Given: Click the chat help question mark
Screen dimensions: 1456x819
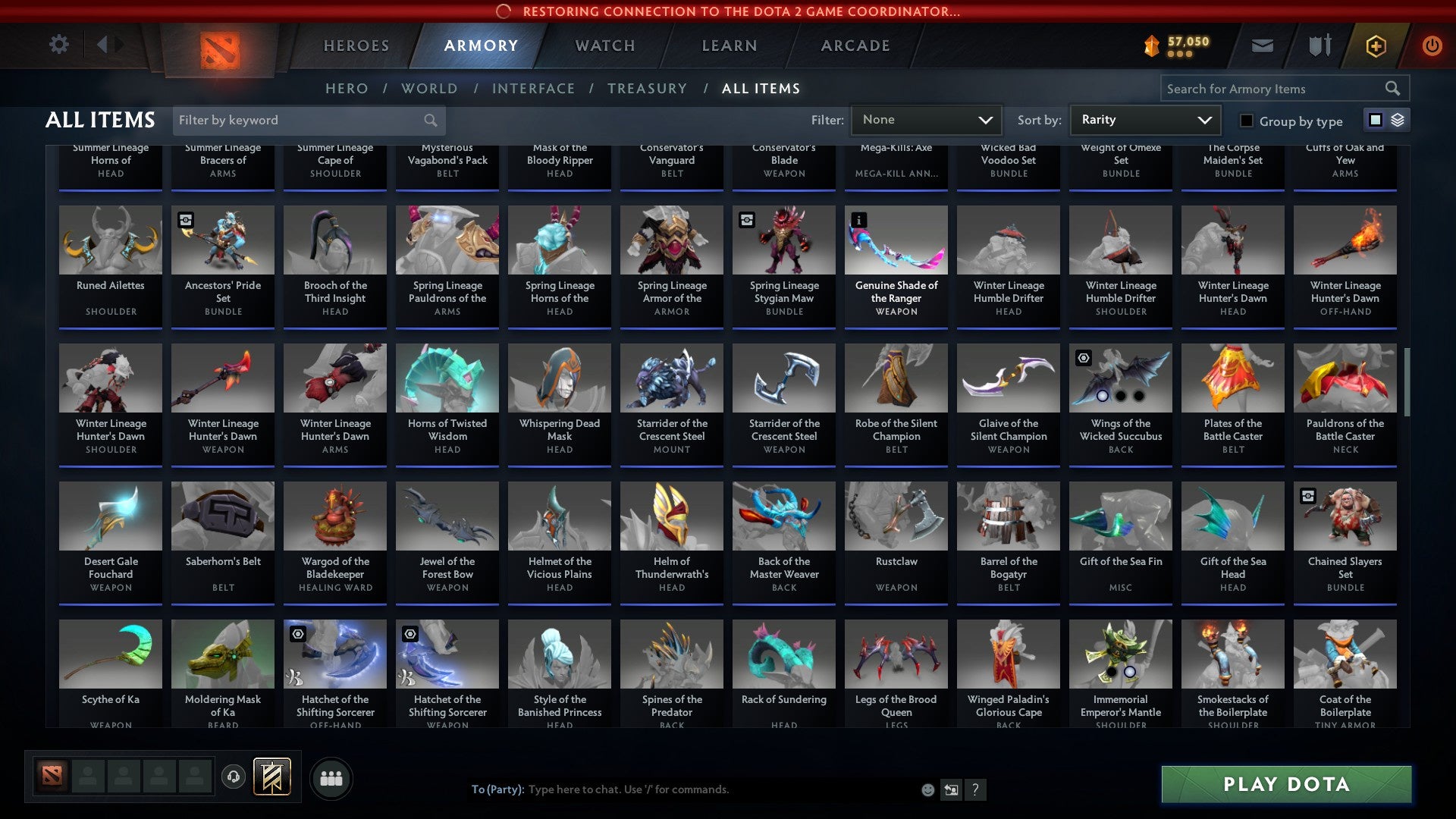Looking at the screenshot, I should pyautogui.click(x=975, y=789).
